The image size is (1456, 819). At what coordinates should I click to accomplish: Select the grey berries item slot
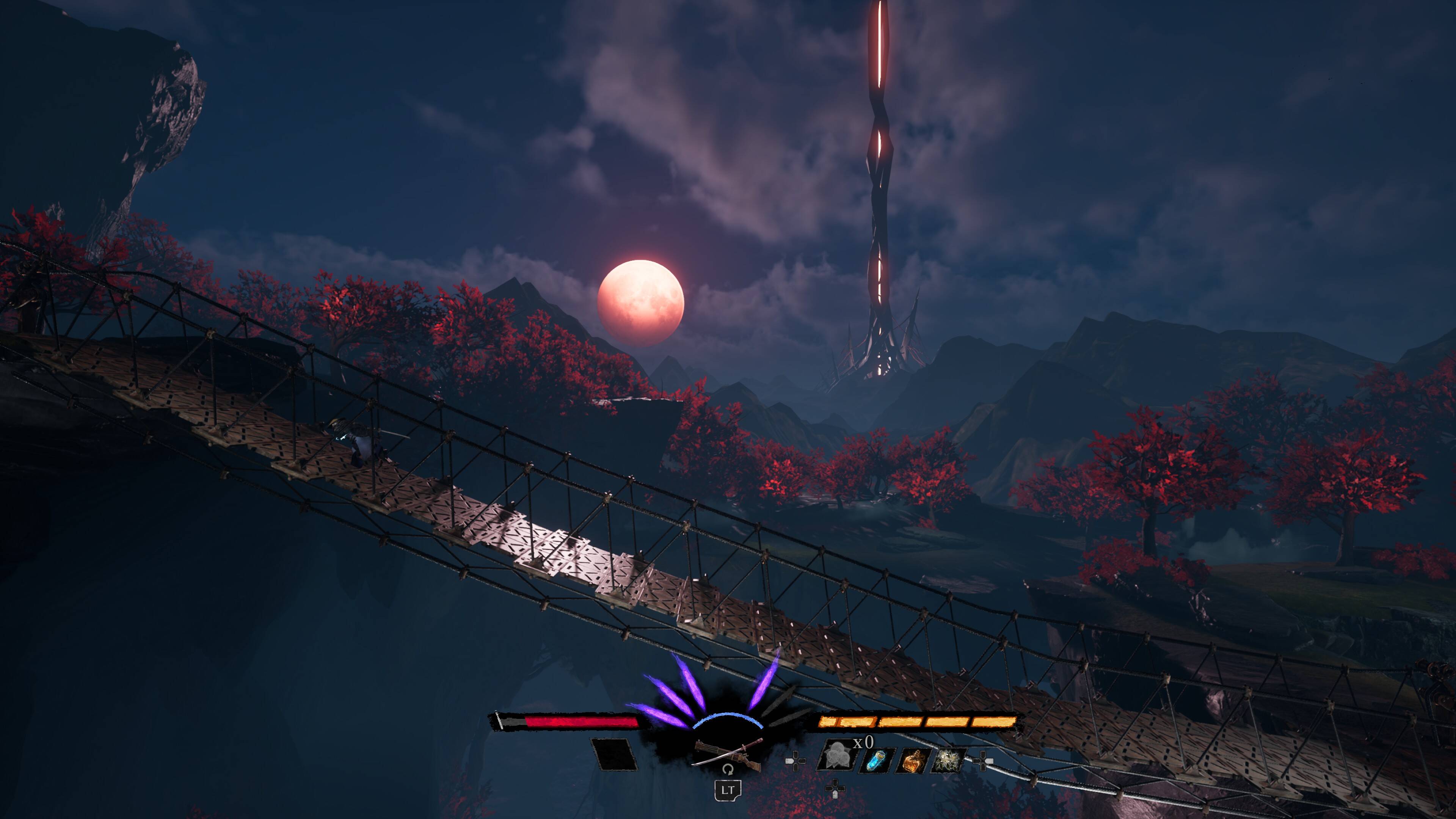[835, 756]
